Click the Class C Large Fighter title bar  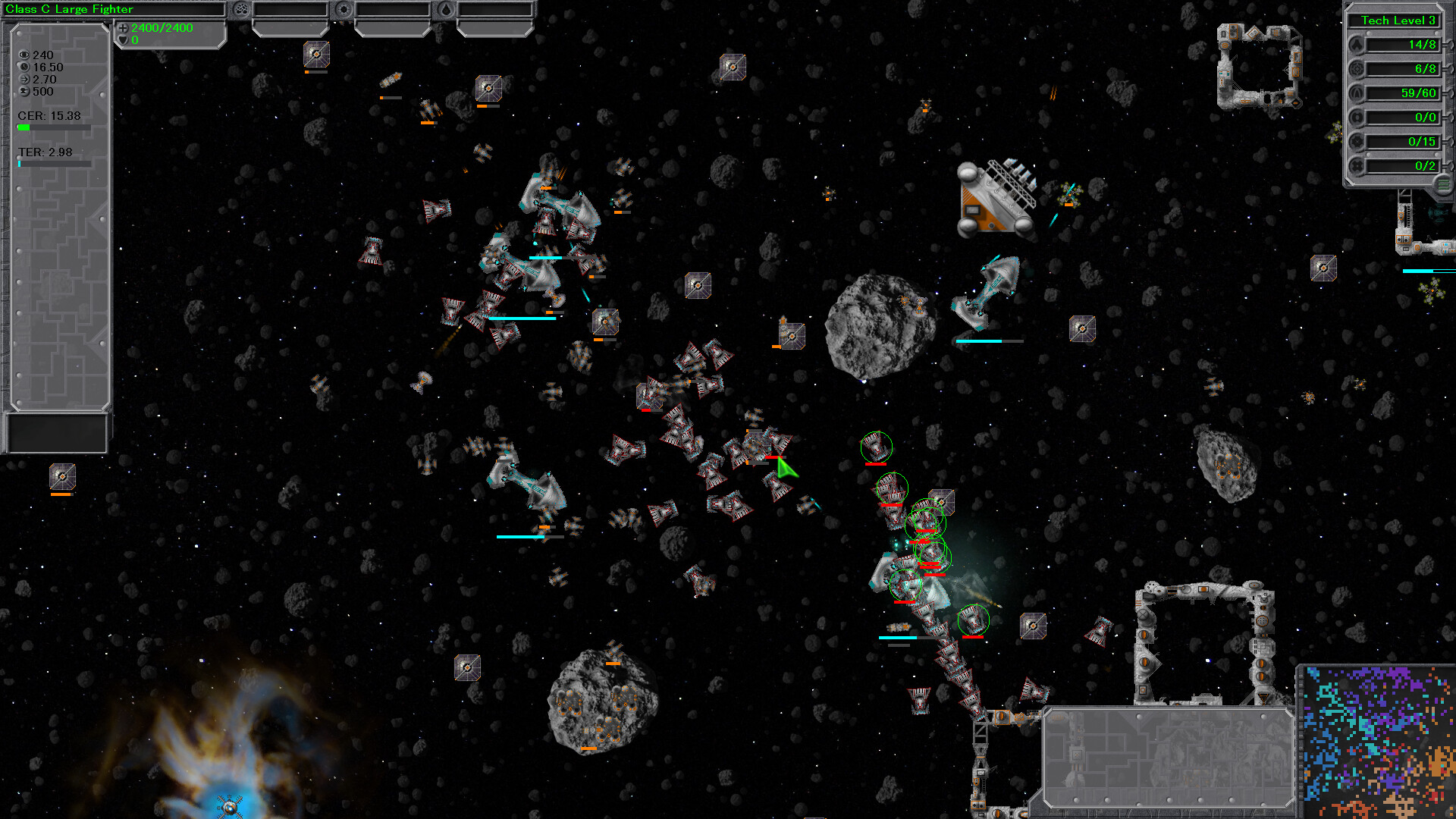114,9
